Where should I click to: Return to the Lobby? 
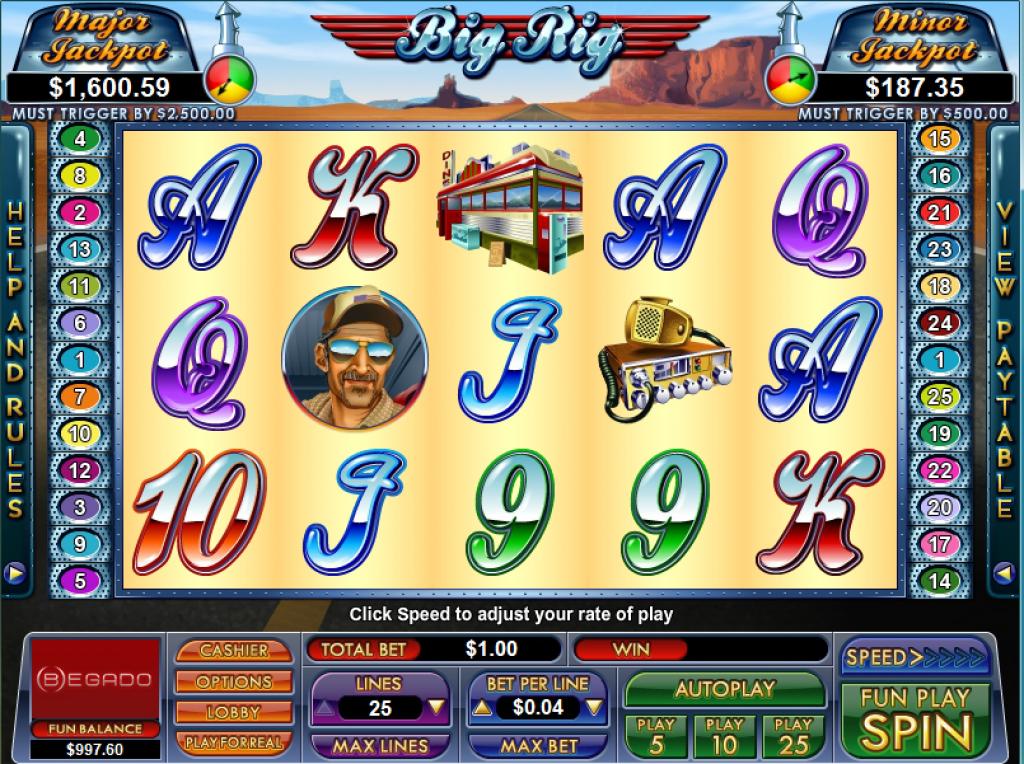[234, 713]
